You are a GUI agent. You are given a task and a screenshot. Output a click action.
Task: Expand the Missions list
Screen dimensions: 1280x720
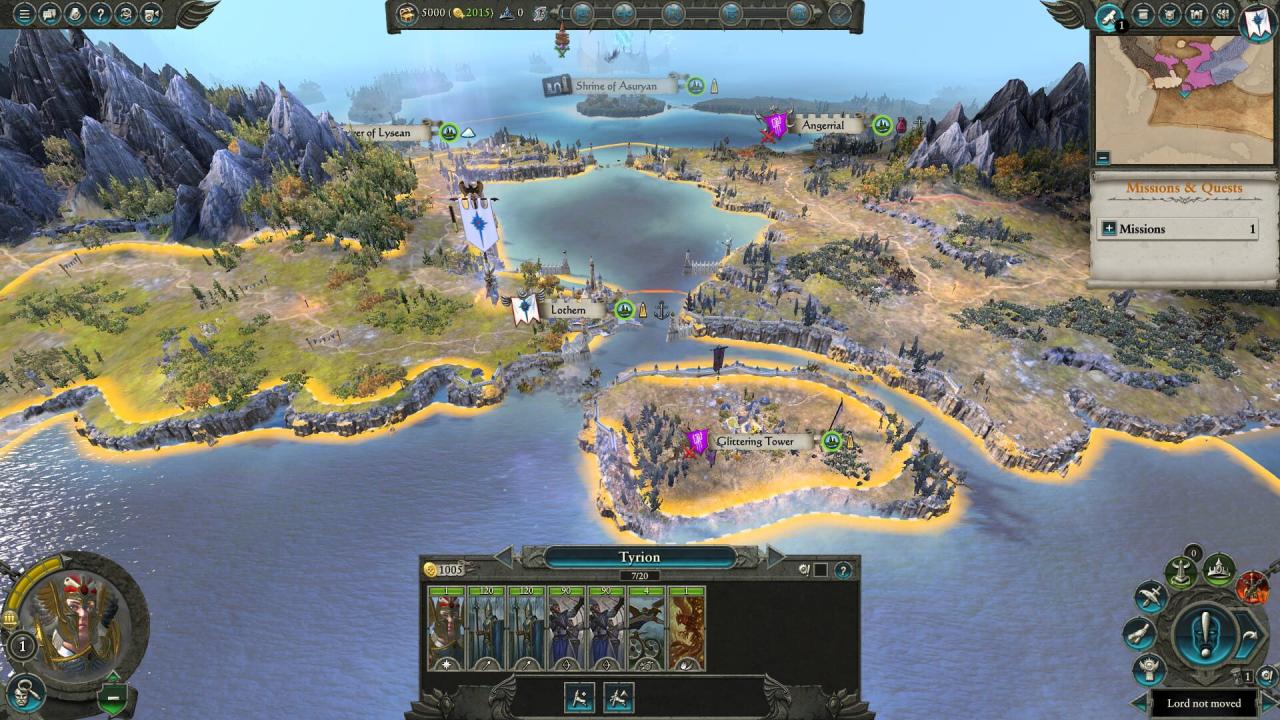point(1108,229)
